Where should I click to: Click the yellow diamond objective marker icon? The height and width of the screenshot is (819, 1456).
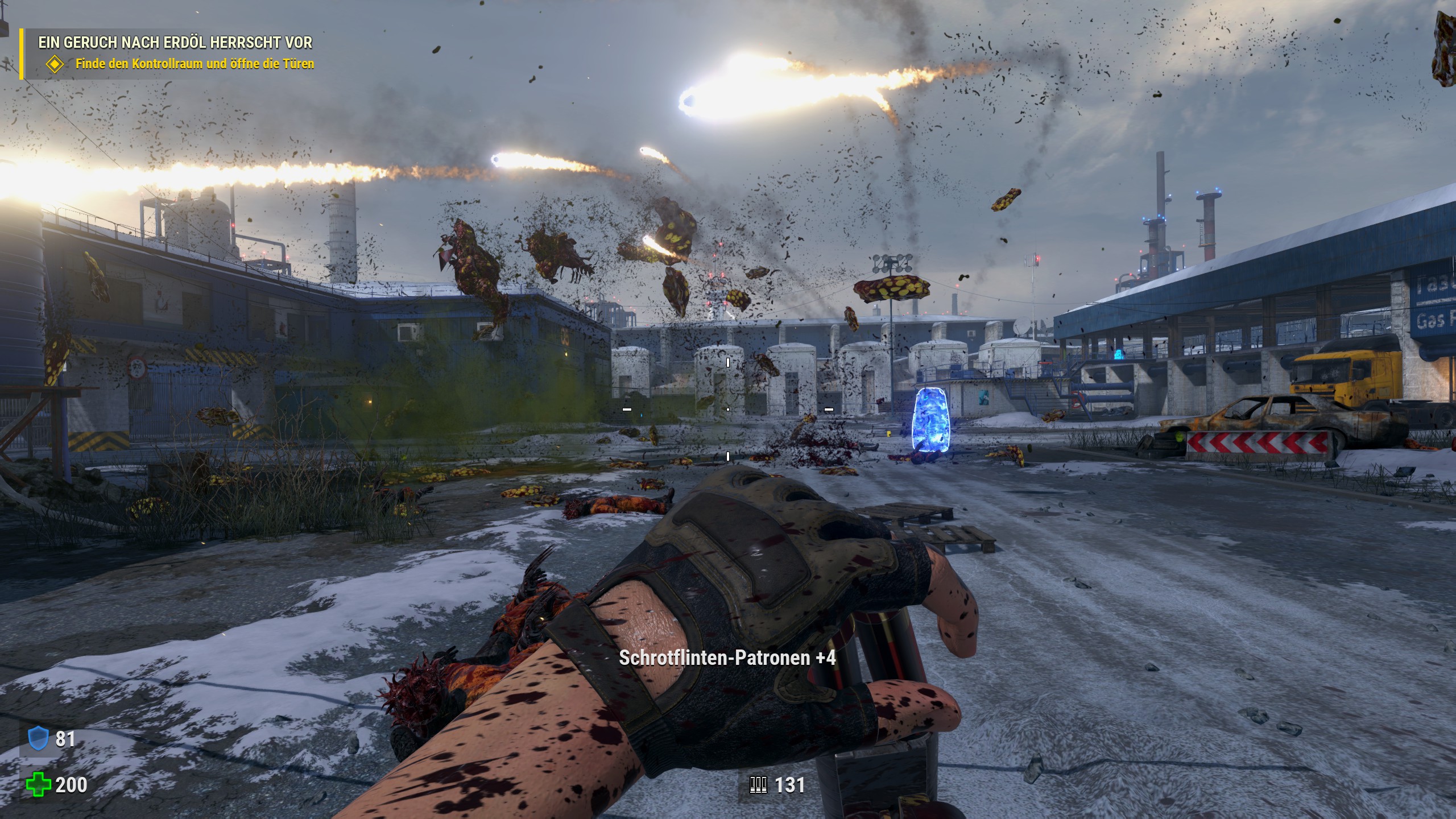pos(55,64)
